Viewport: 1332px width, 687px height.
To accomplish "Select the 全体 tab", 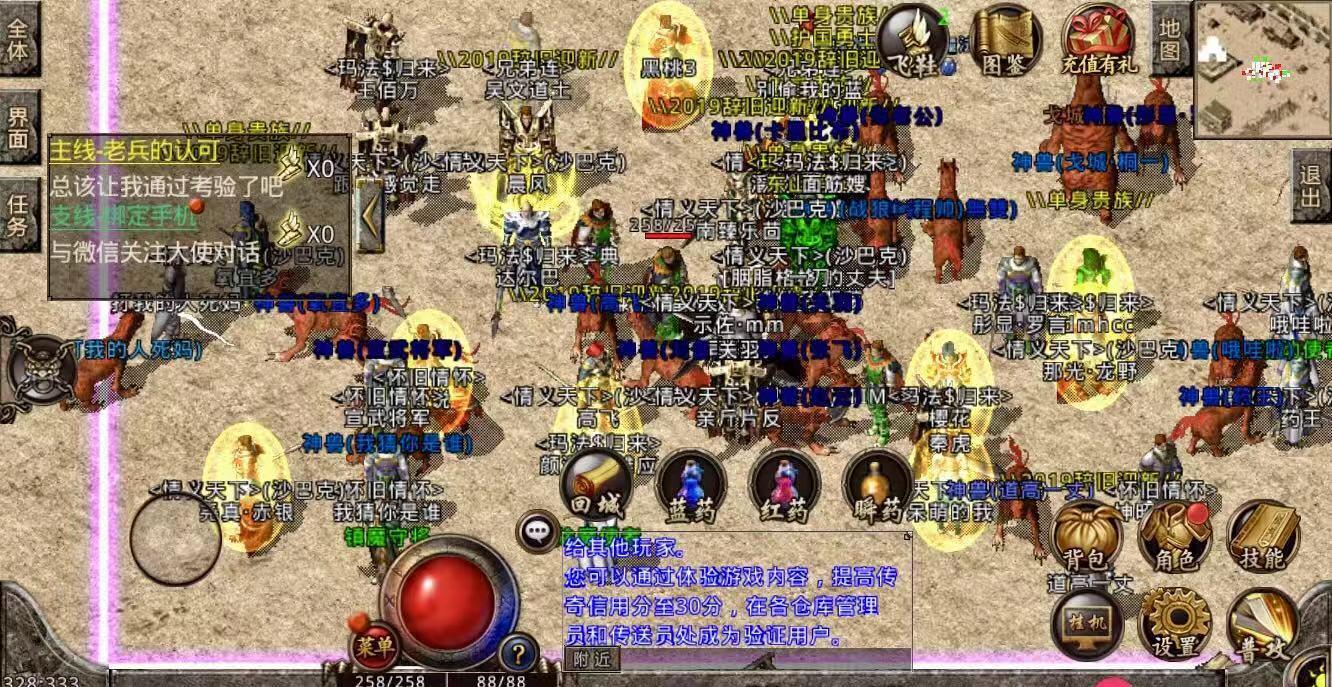I will point(19,38).
